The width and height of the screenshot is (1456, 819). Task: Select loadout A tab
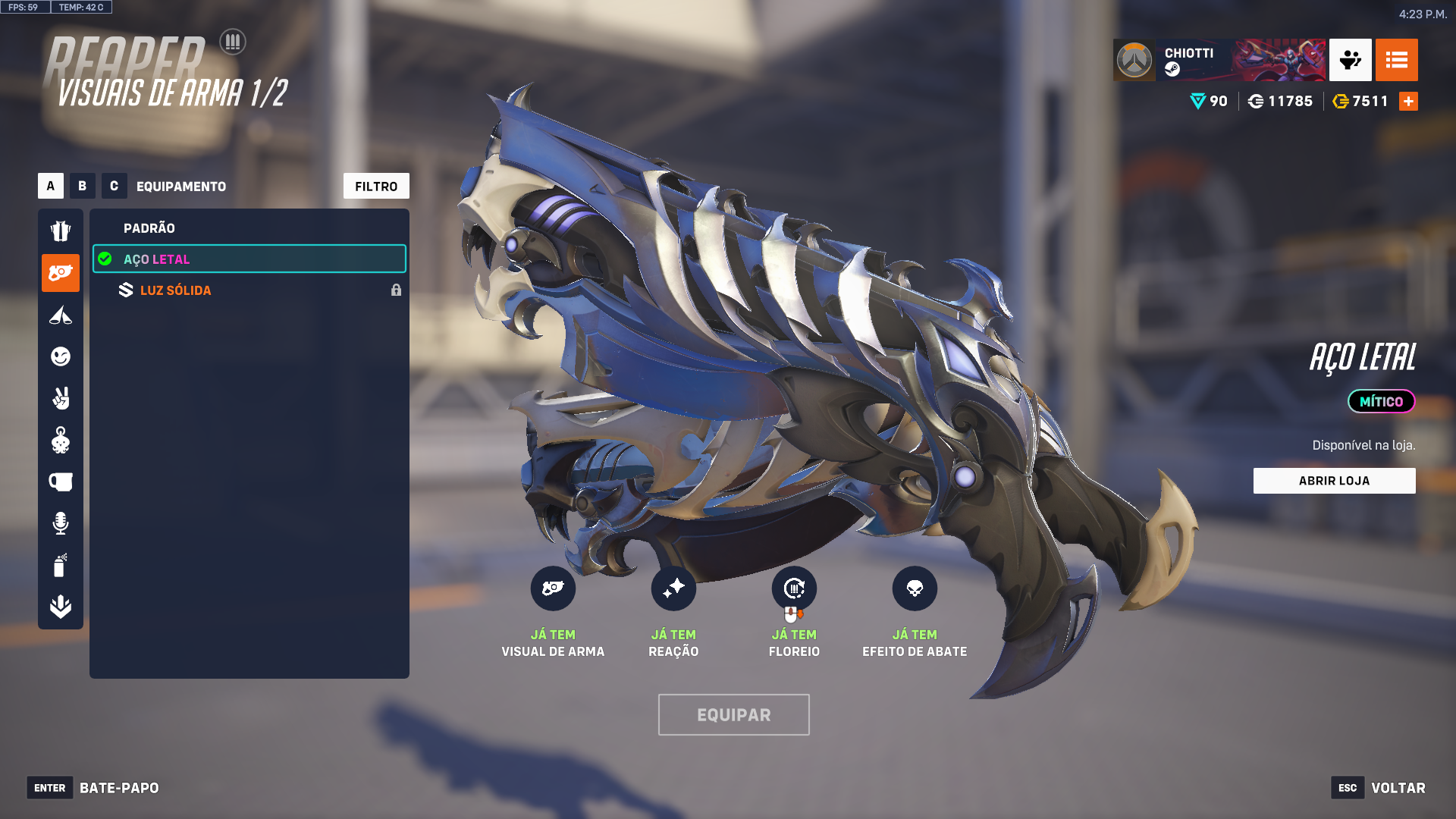[51, 186]
